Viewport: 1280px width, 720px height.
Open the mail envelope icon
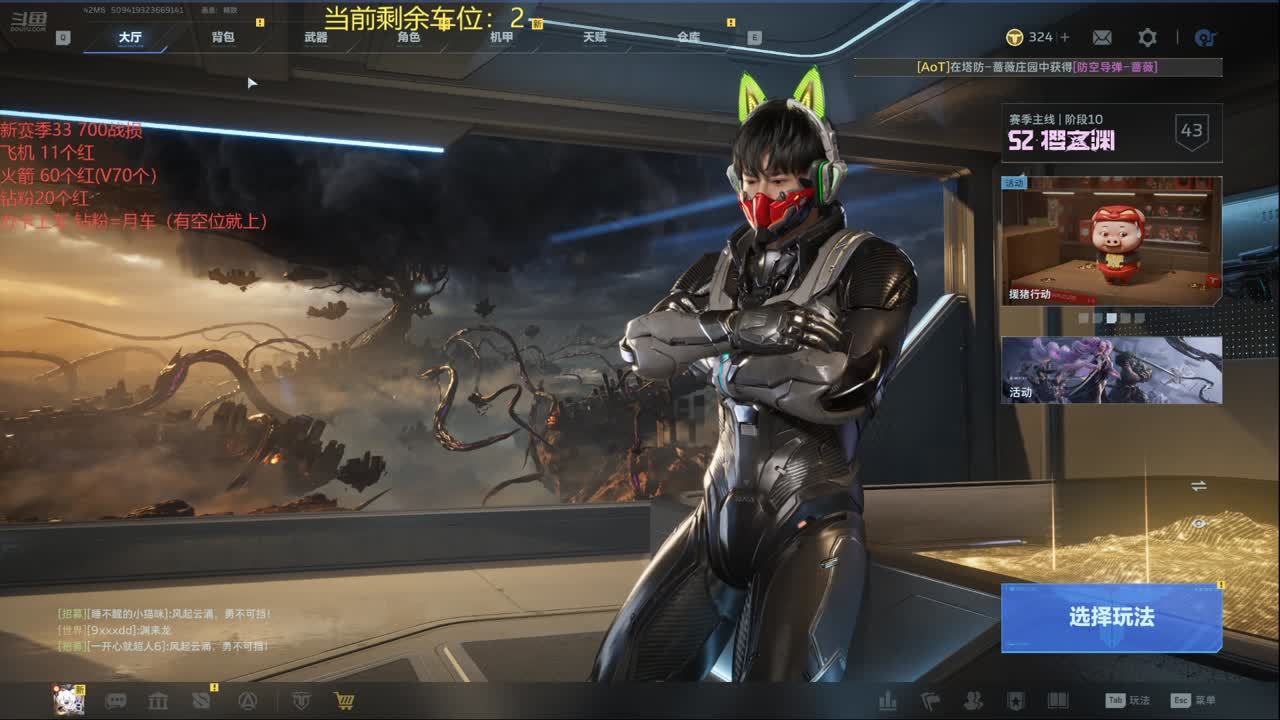[x=1102, y=37]
